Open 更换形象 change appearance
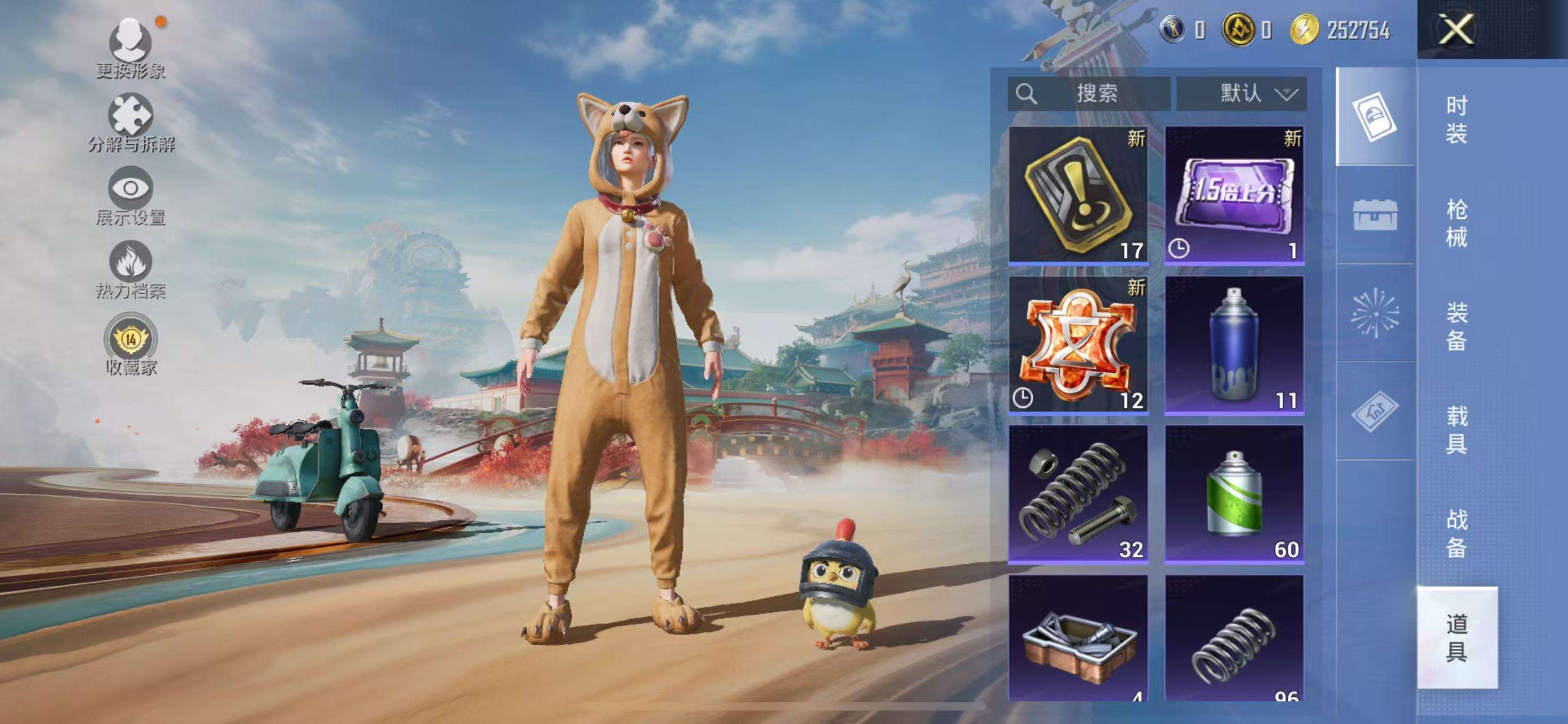Screen dimensions: 1568x724 pyautogui.click(x=130, y=47)
